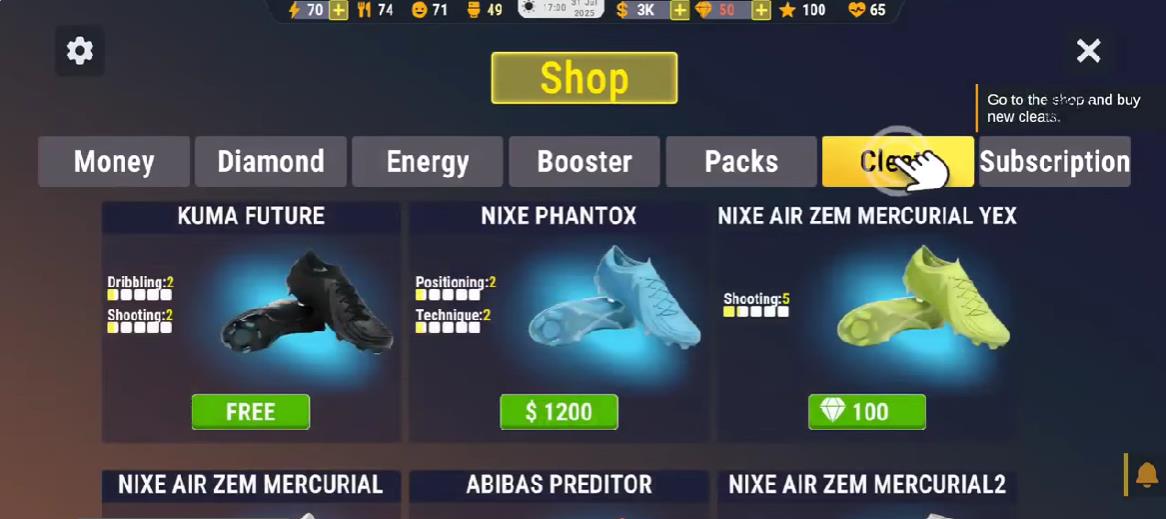
Task: Go to the Packs tab
Action: 741,162
